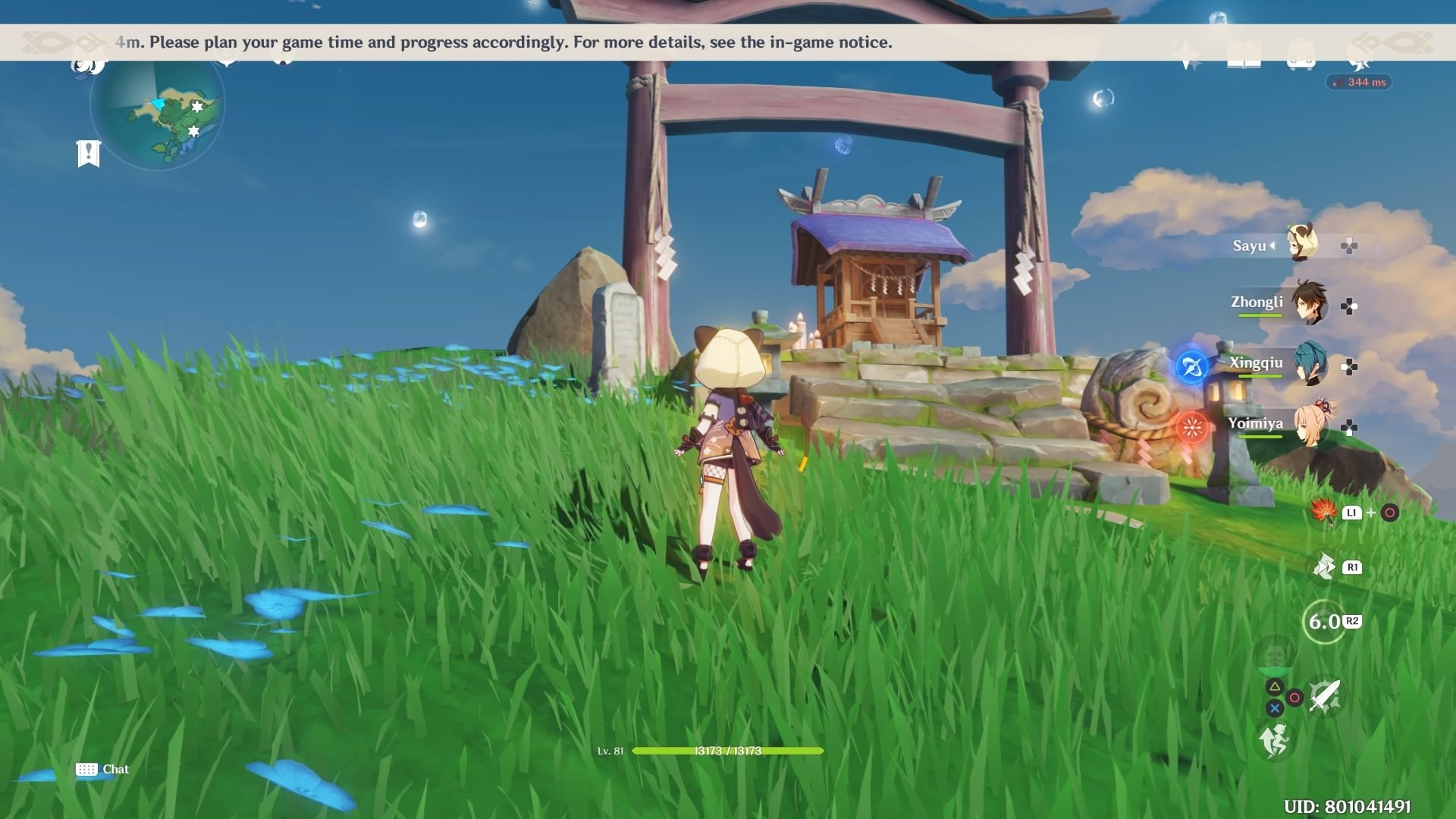Switch to party member Sayu
Screen dimensions: 1456x819
tap(1304, 244)
